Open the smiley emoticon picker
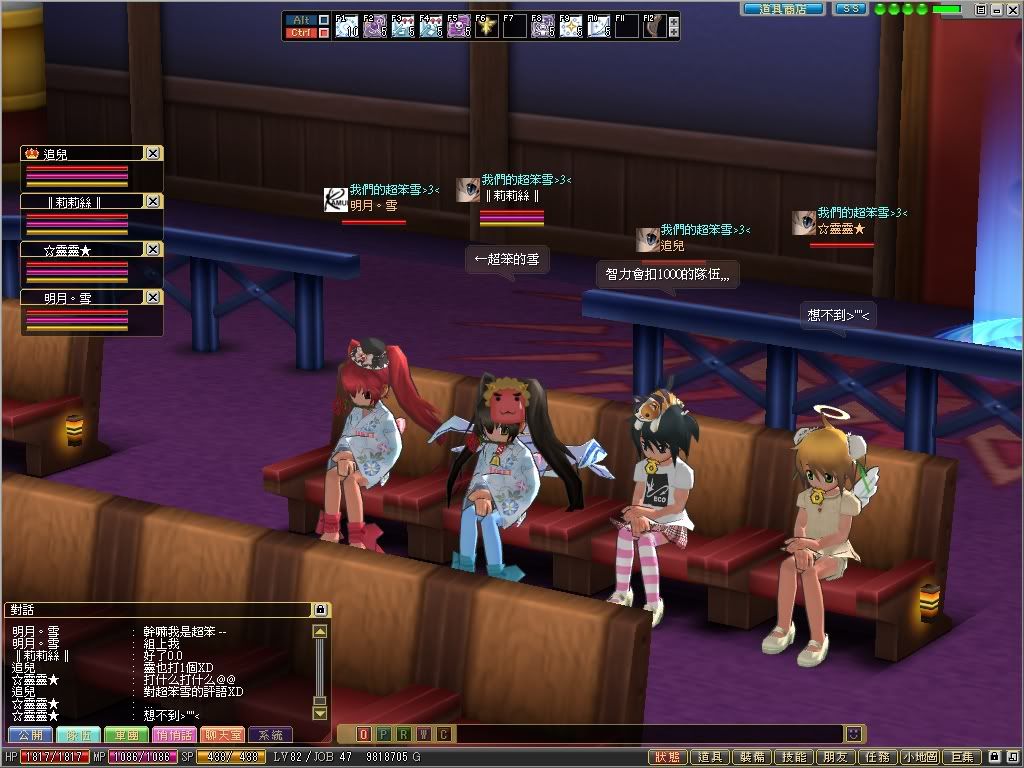Viewport: 1024px width, 768px height. point(853,734)
